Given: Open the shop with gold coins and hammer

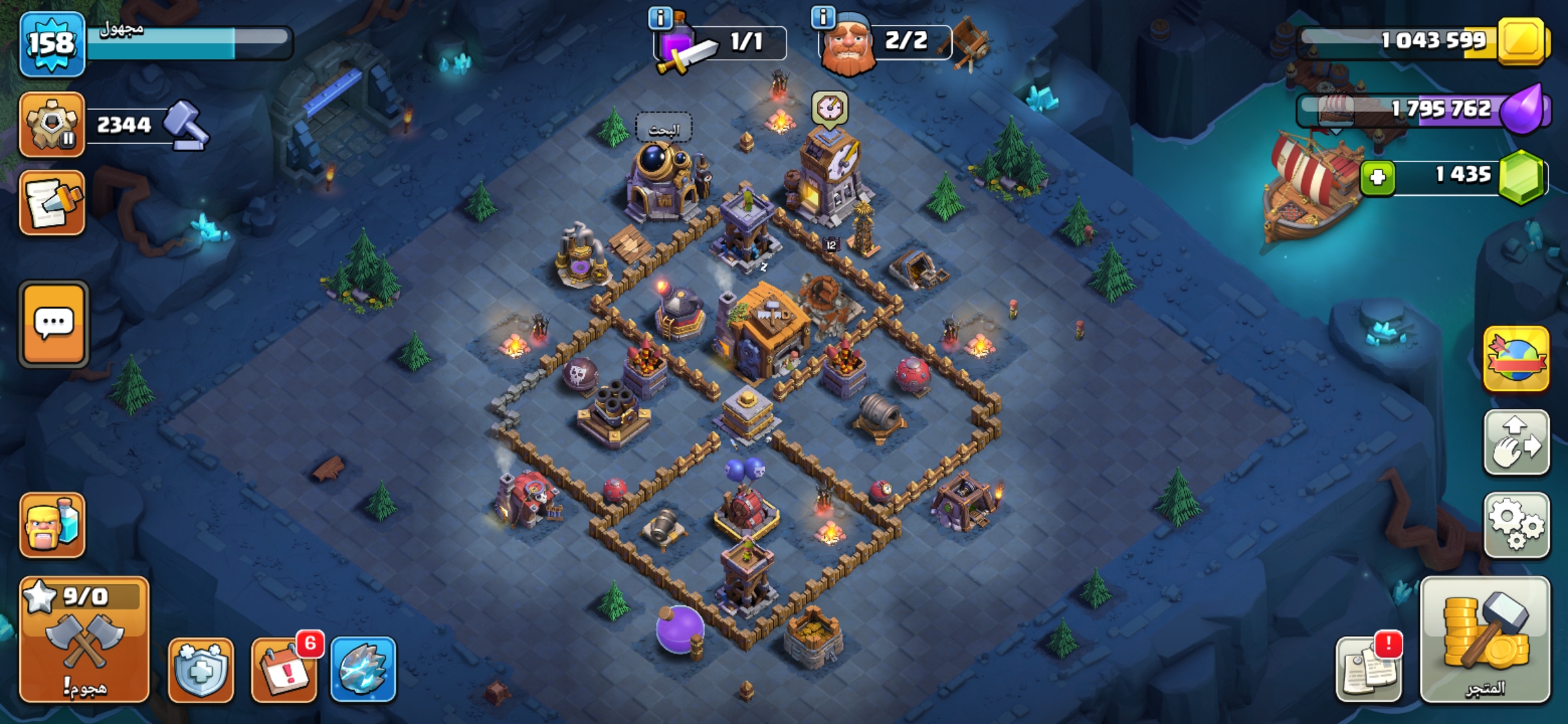Looking at the screenshot, I should coord(1485,639).
